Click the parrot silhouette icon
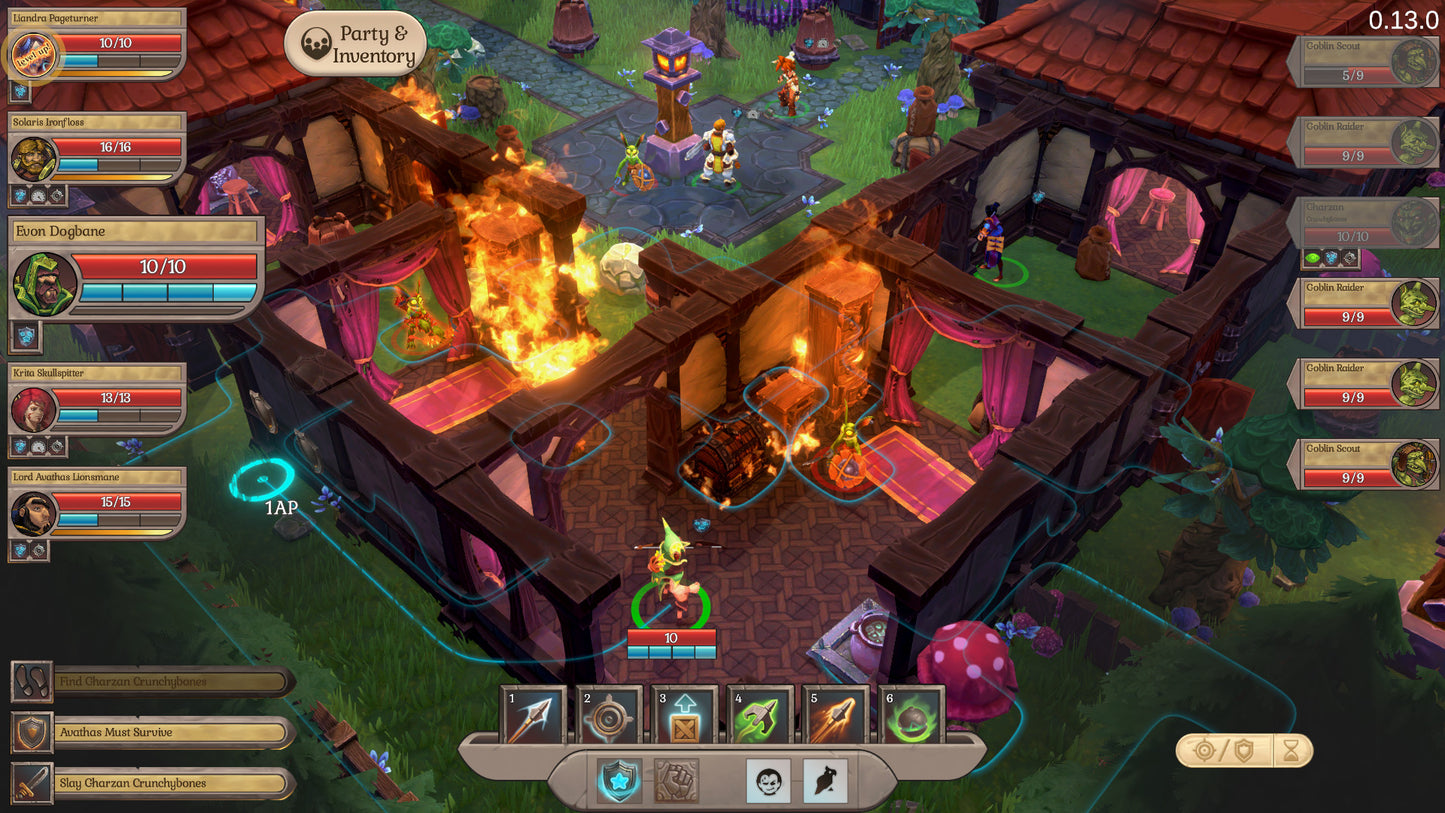This screenshot has height=813, width=1445. pos(825,780)
